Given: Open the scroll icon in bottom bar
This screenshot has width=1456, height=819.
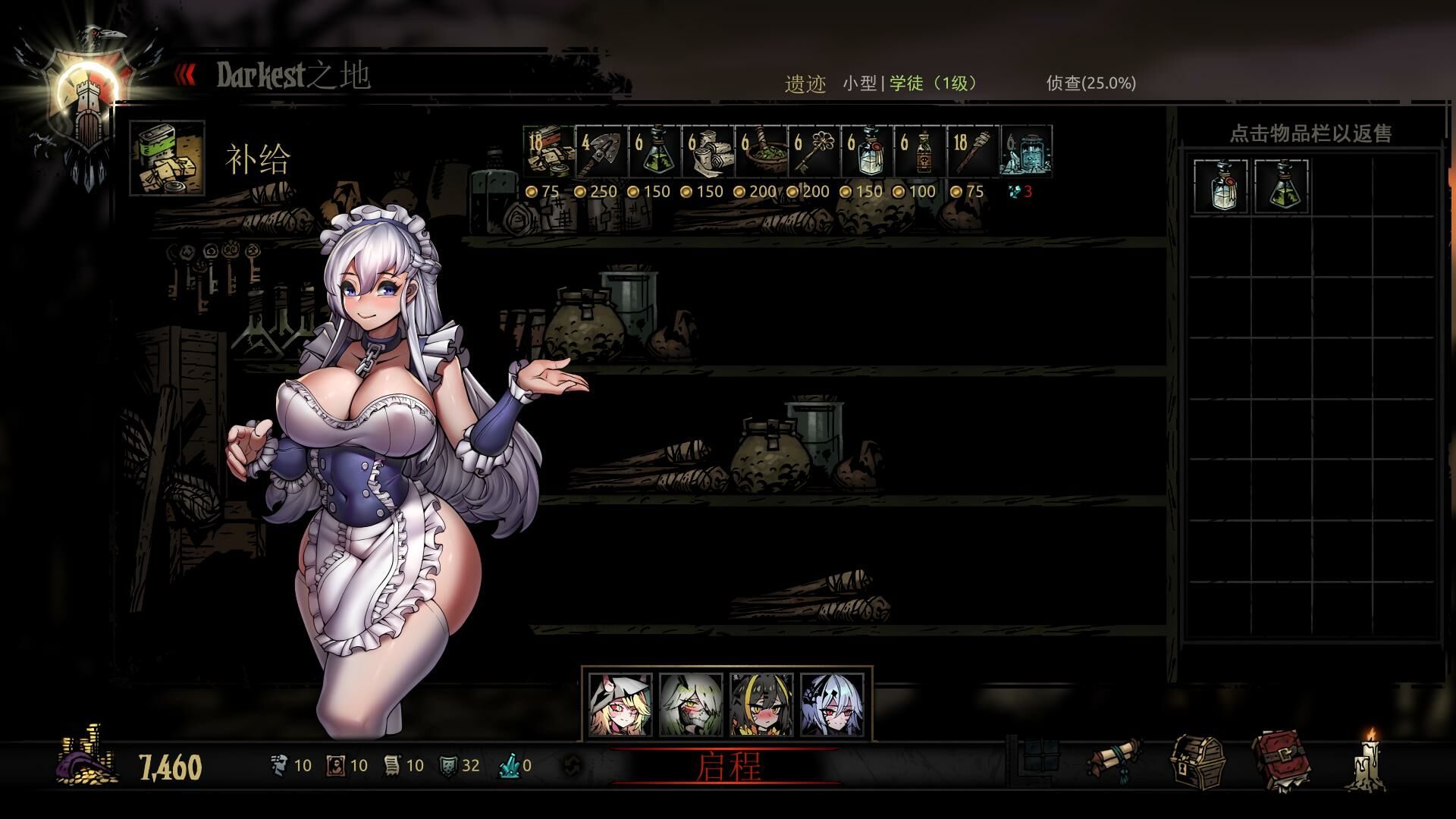Looking at the screenshot, I should [1114, 761].
